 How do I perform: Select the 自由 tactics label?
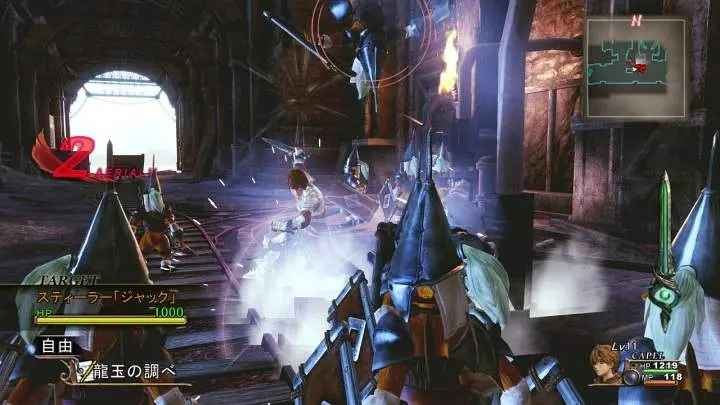[x=54, y=347]
